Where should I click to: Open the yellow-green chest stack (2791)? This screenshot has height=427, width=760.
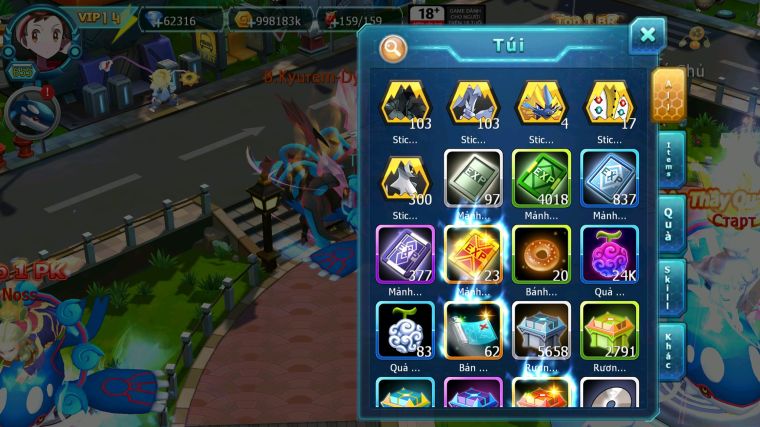click(x=609, y=330)
